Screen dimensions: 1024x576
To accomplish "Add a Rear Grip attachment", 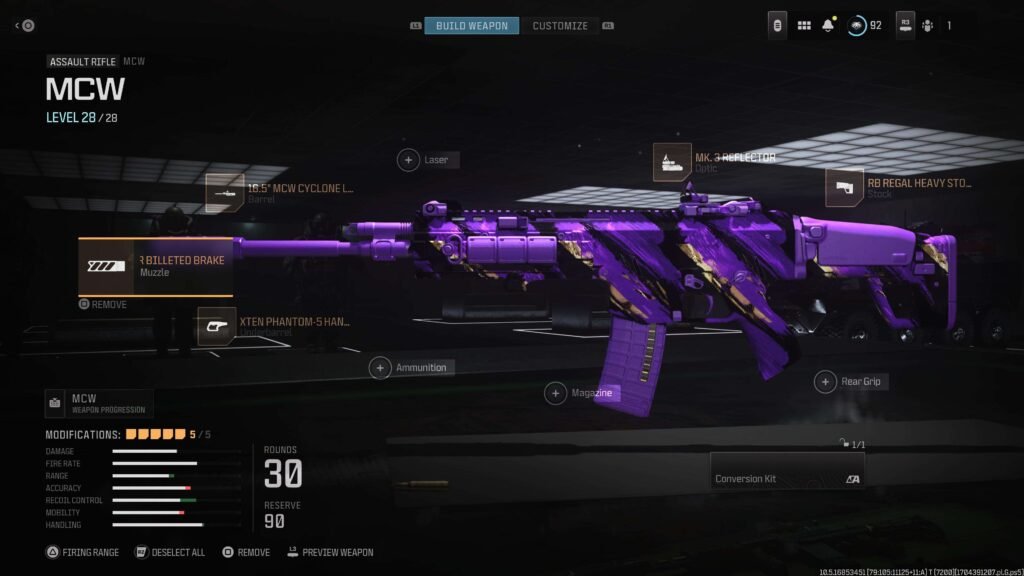I will 825,381.
